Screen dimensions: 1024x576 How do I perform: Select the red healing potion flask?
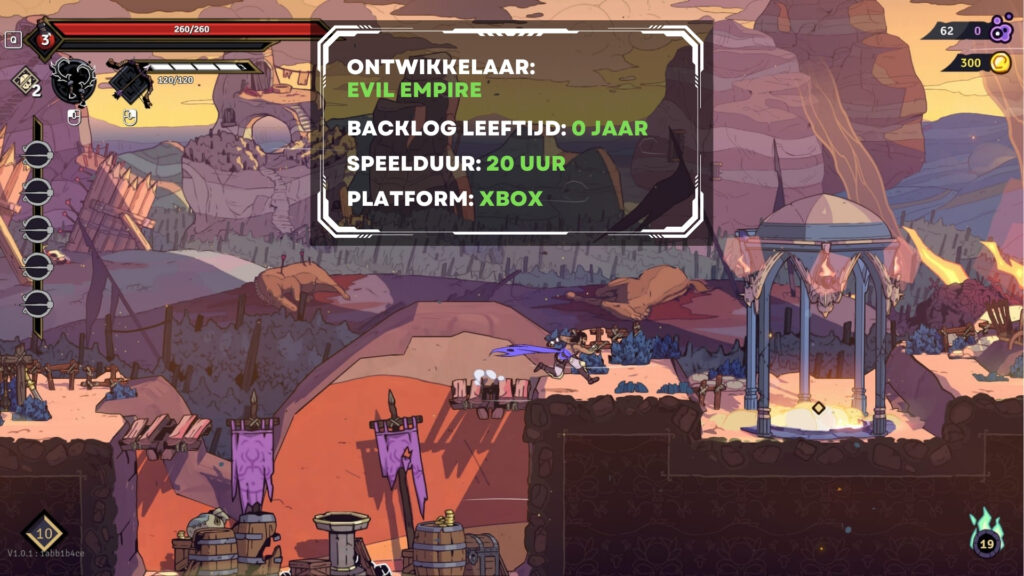[45, 41]
